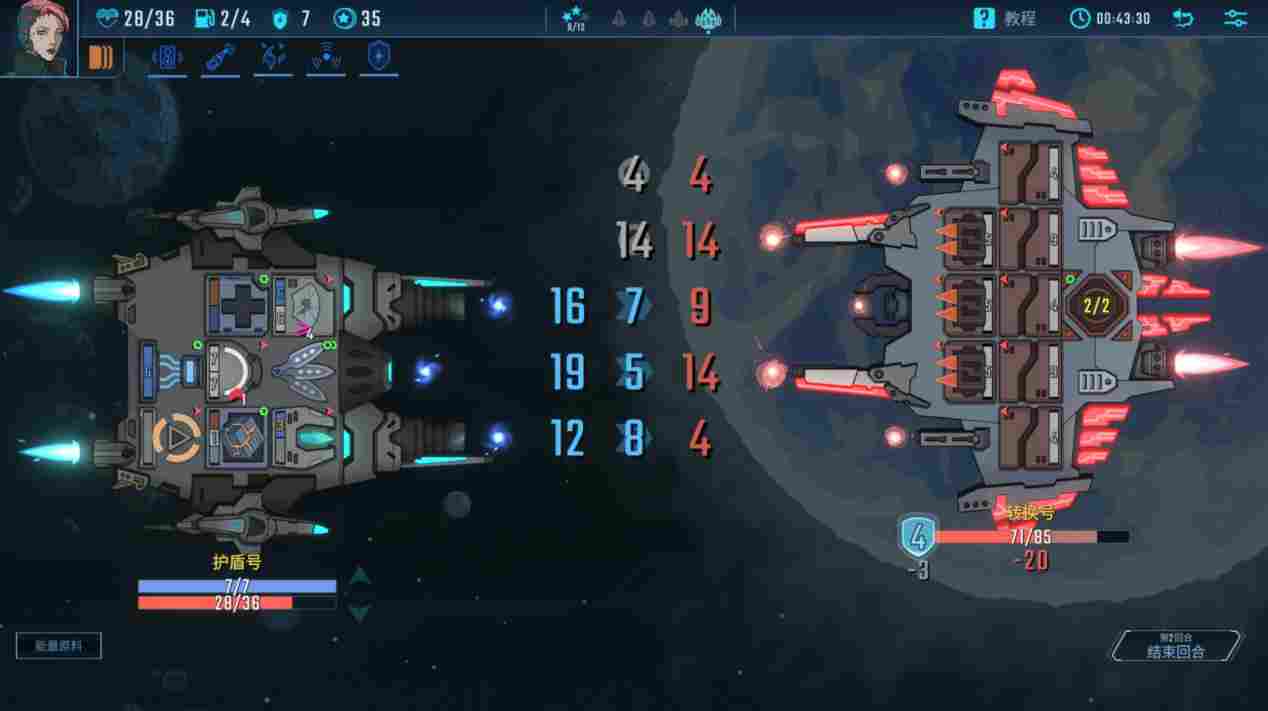Click the 能量原料 button
The image size is (1268, 711).
[x=59, y=646]
